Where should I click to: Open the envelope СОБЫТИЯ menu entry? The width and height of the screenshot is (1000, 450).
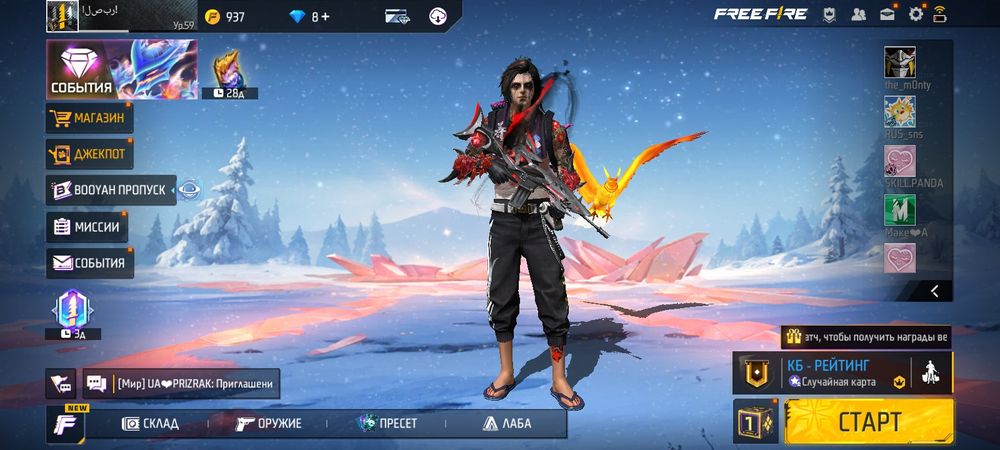pyautogui.click(x=90, y=263)
